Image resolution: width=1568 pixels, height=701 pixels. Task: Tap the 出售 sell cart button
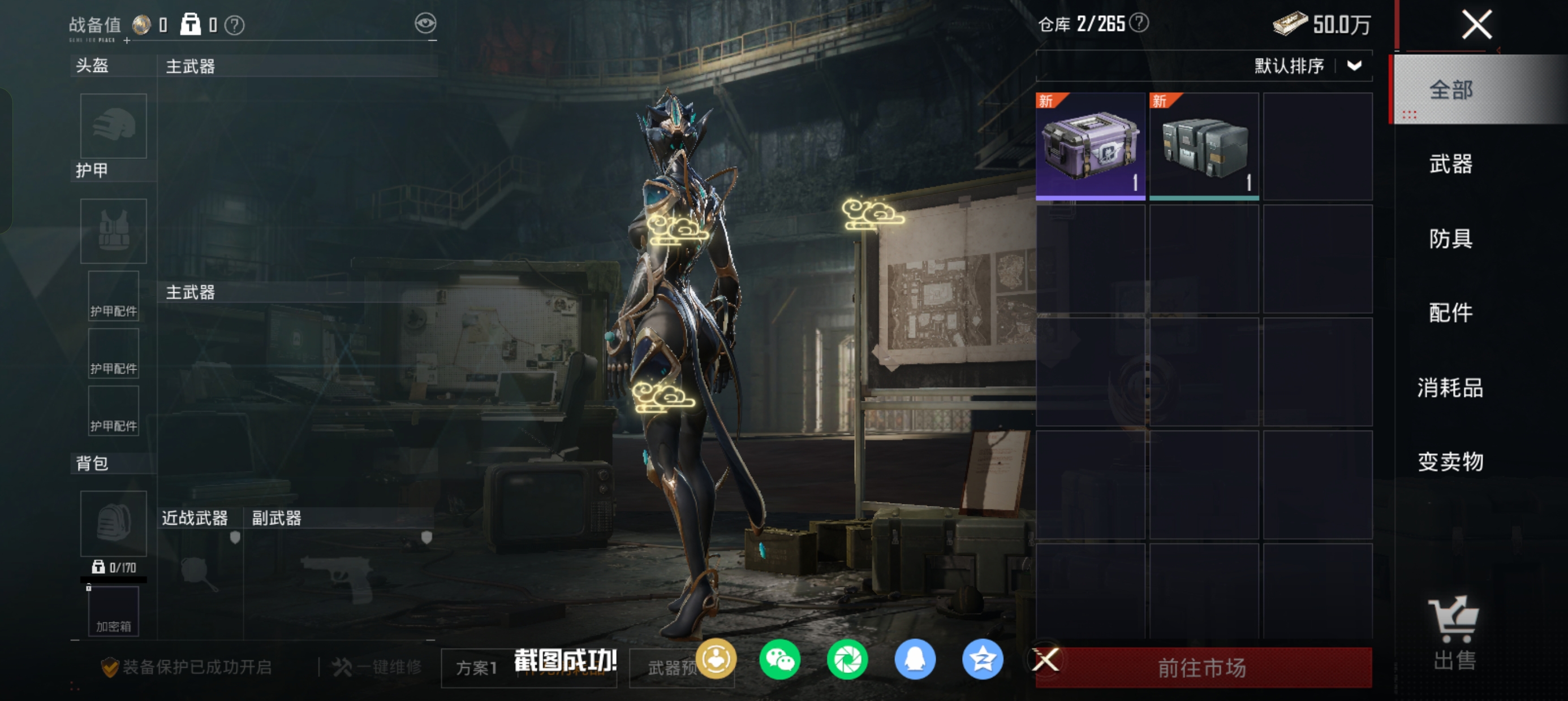(x=1454, y=633)
